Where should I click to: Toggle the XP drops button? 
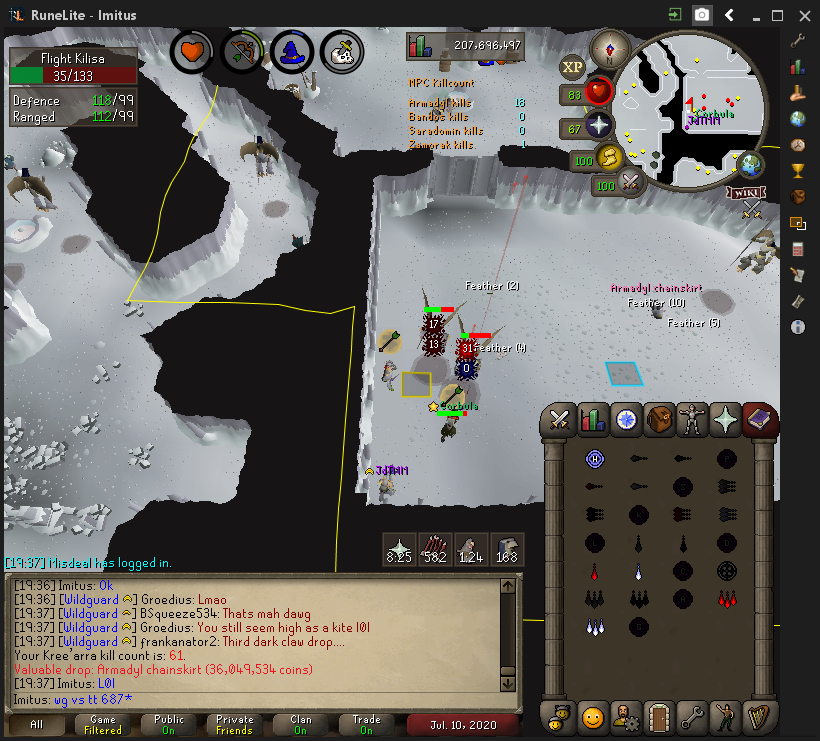pos(573,67)
